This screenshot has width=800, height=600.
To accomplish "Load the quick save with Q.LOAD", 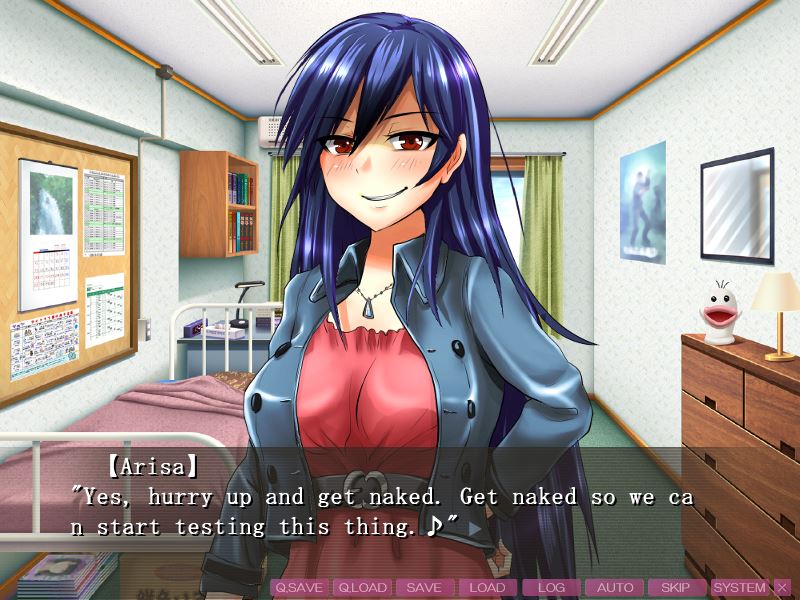I will [x=361, y=588].
